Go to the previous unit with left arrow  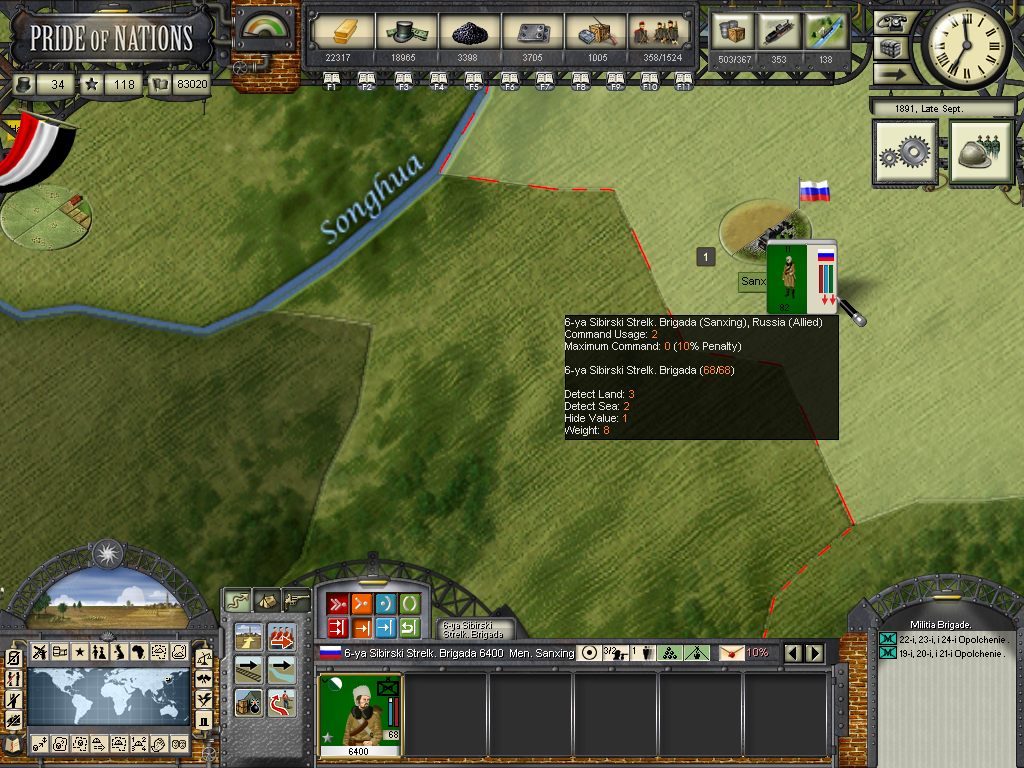(795, 653)
